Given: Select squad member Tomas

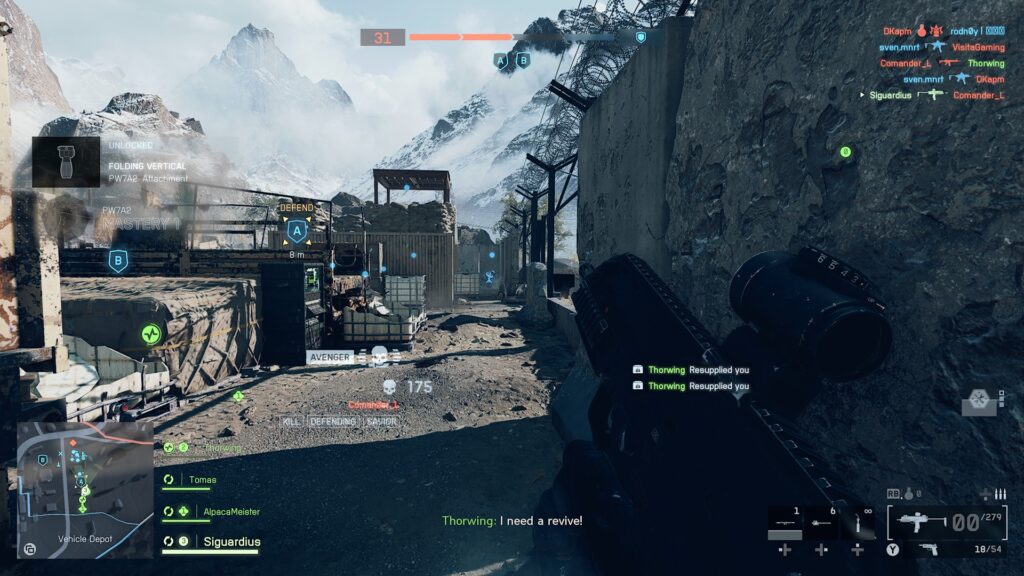Looking at the screenshot, I should pyautogui.click(x=203, y=480).
